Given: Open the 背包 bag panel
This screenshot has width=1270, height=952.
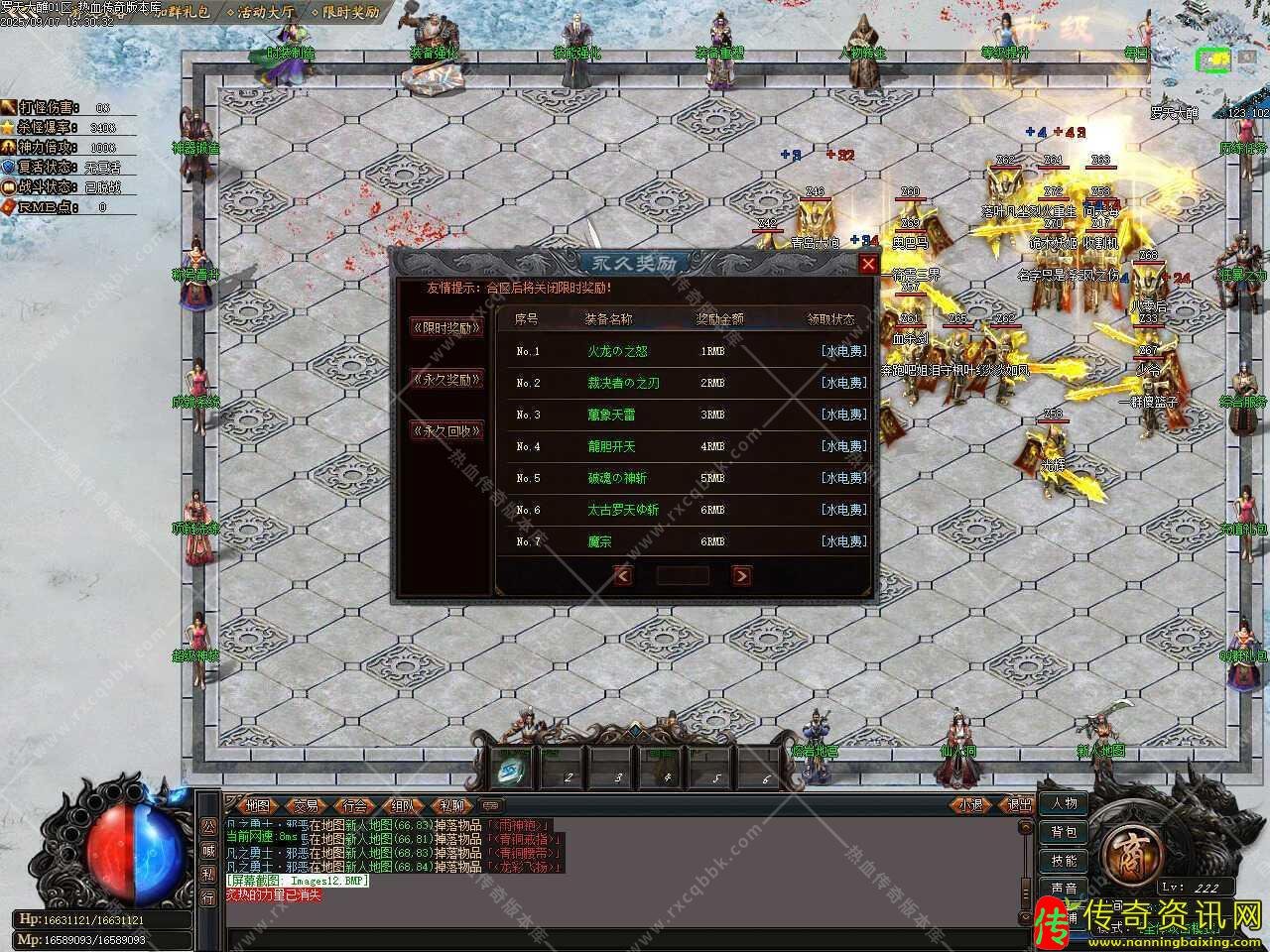Looking at the screenshot, I should 1064,832.
